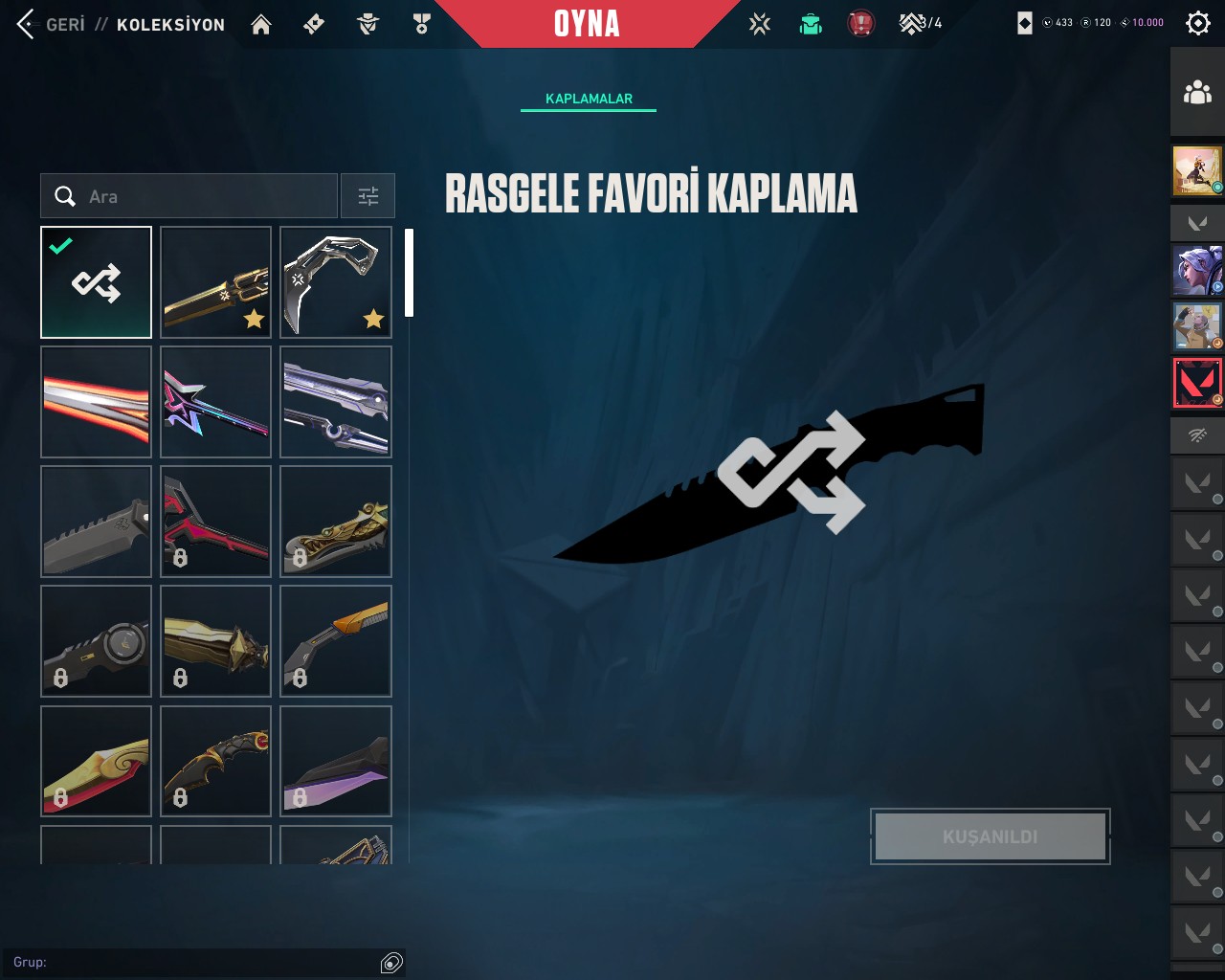Click the red OYNA play button
1225x980 pixels.
point(587,24)
